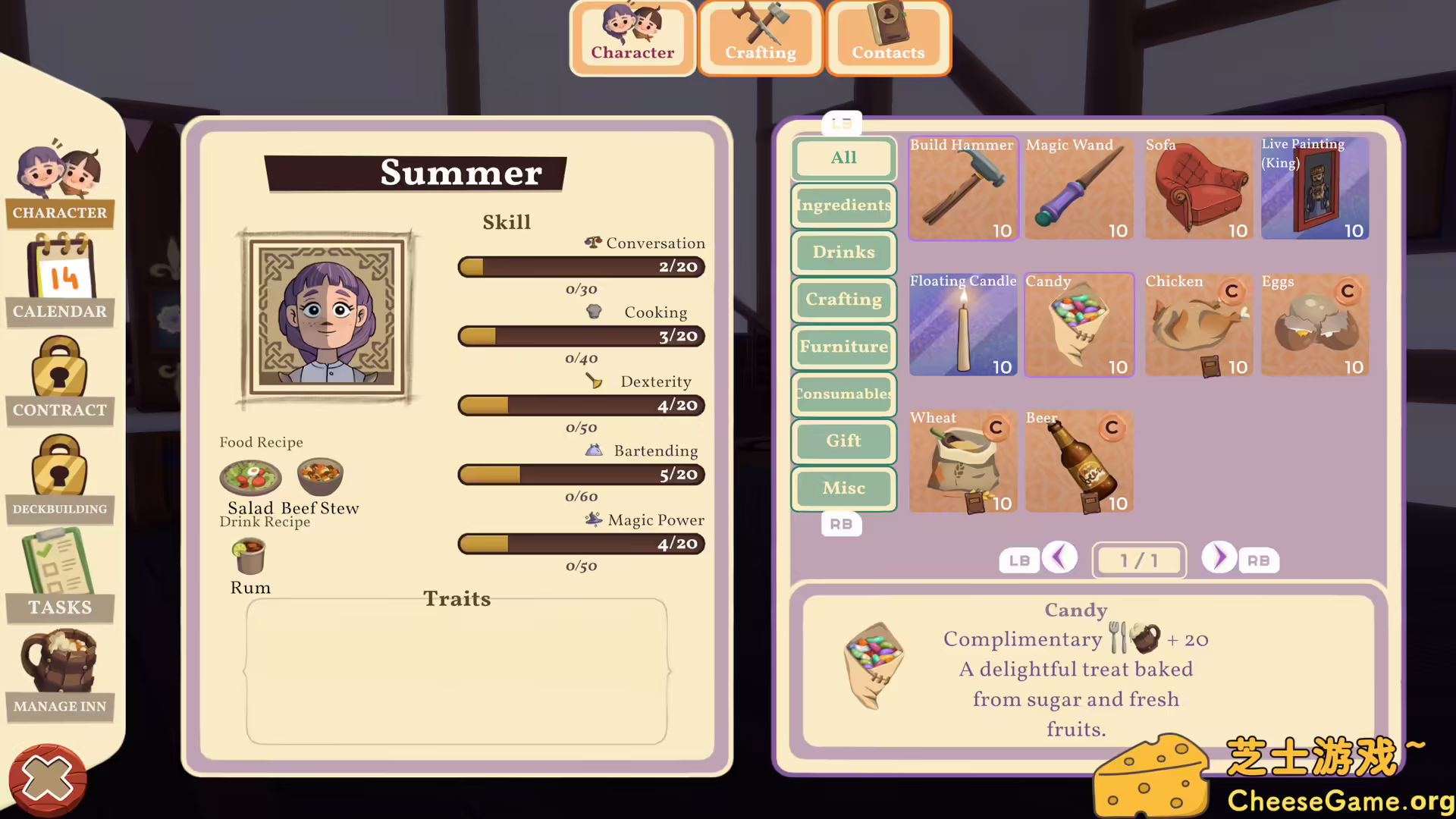Switch to the Crafting top tab

point(761,38)
